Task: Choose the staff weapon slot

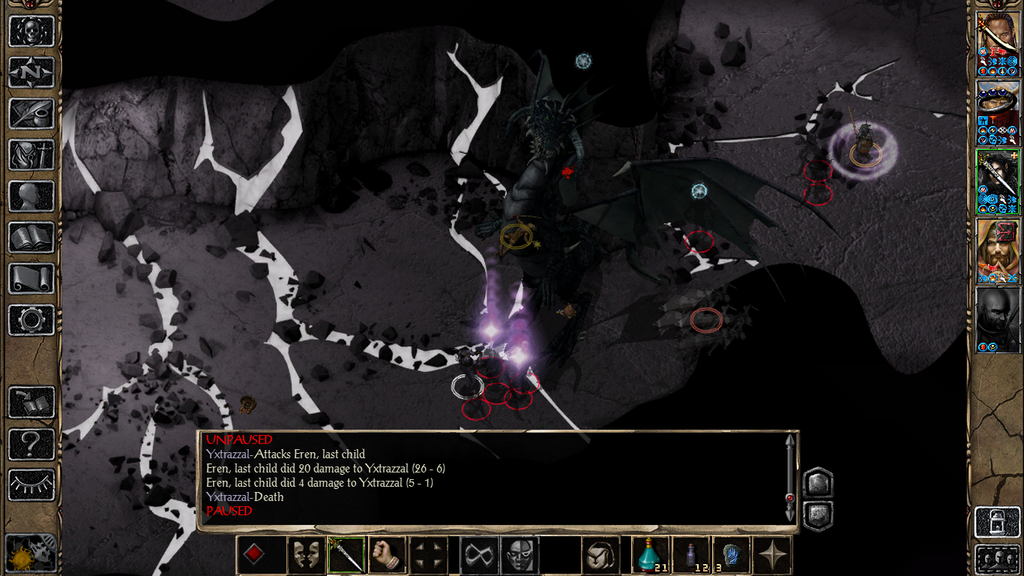Action: pyautogui.click(x=346, y=555)
